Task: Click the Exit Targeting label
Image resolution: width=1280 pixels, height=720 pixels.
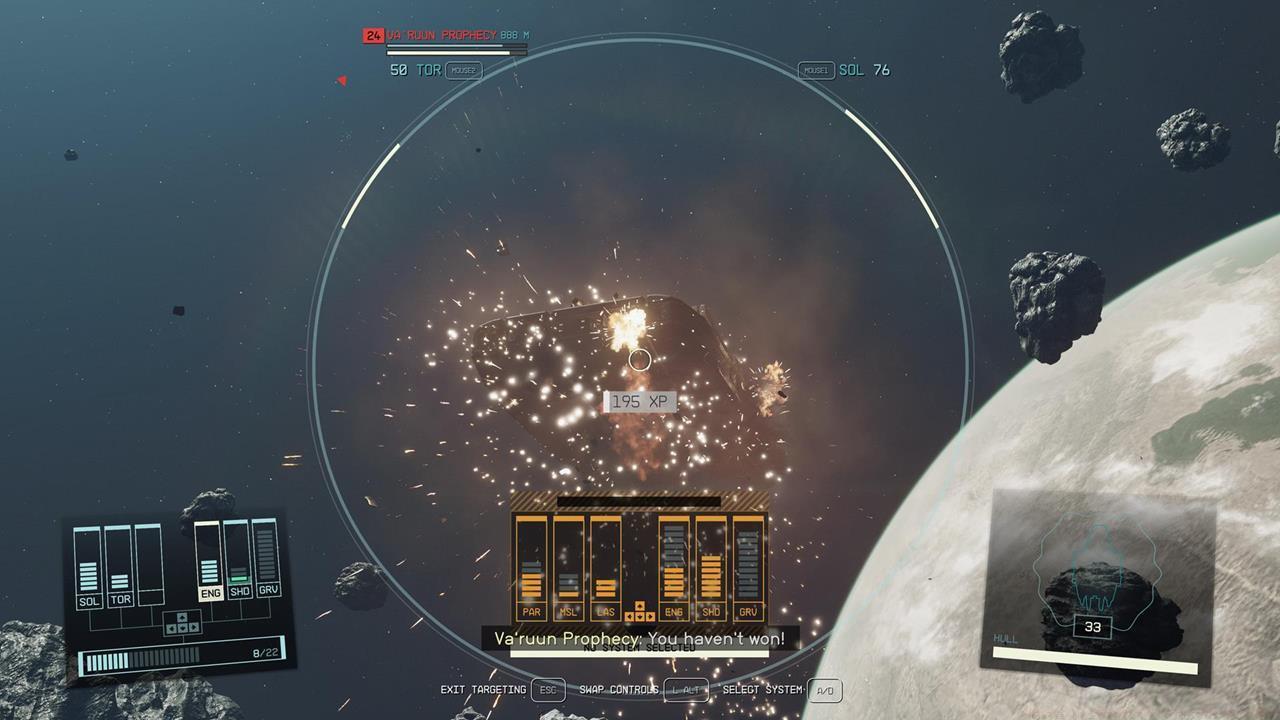Action: click(x=483, y=690)
